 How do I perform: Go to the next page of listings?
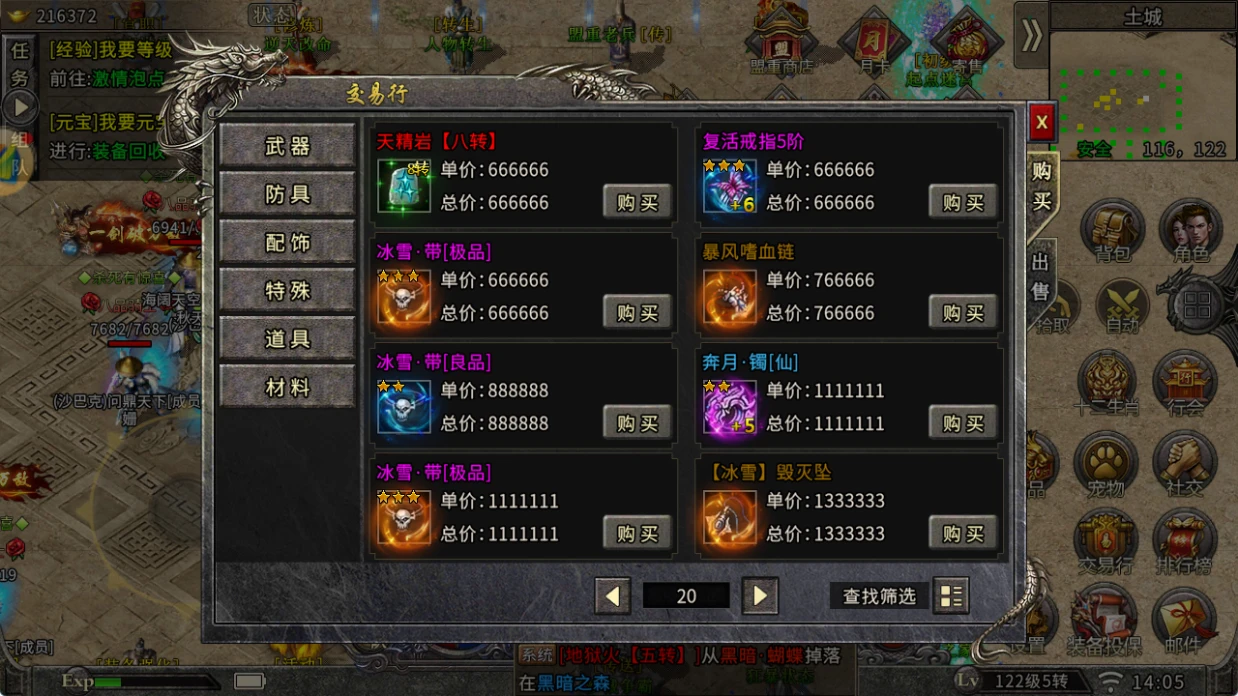(760, 597)
